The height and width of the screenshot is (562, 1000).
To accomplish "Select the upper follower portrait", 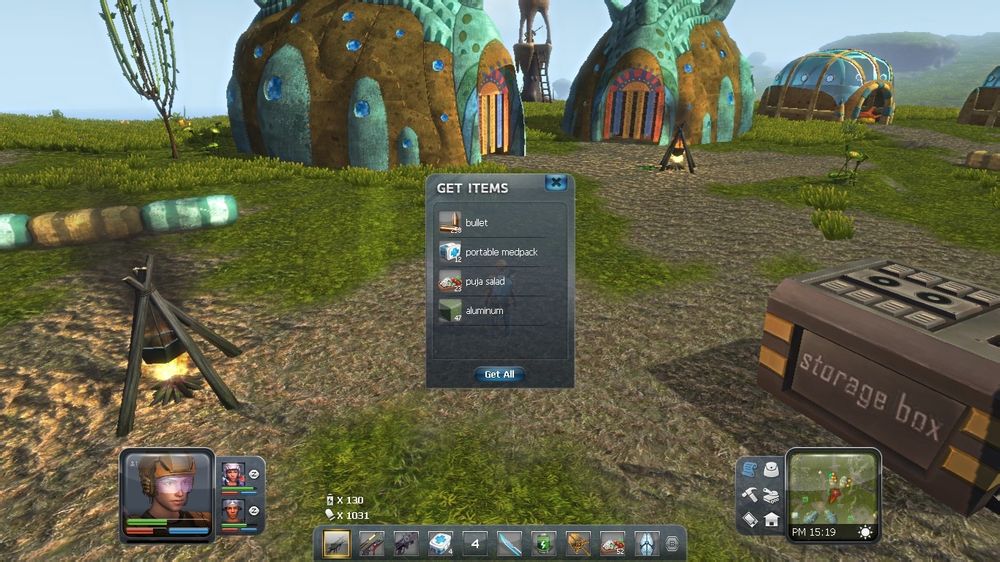I will 233,473.
